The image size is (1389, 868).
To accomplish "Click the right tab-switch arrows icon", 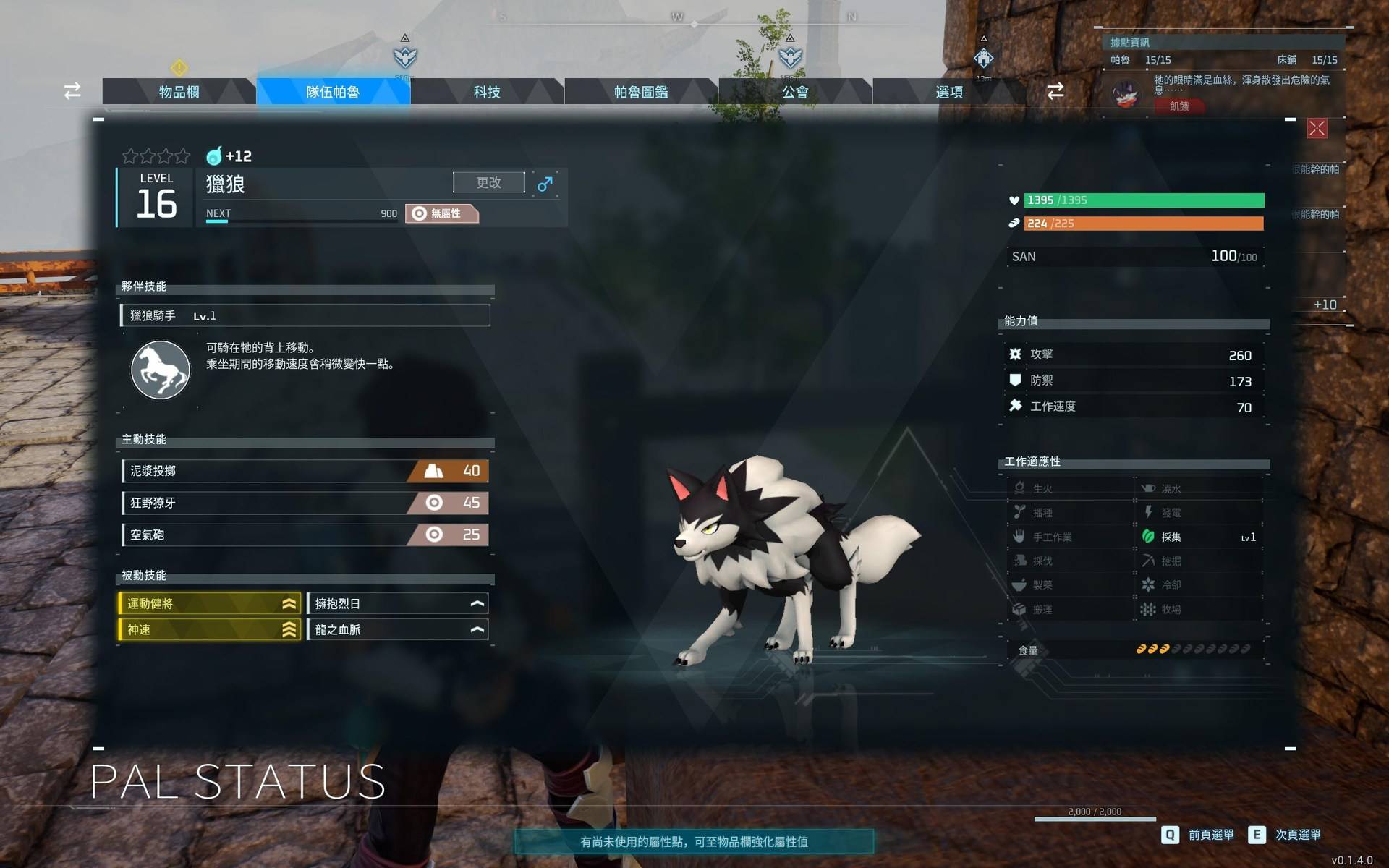I will click(1055, 91).
